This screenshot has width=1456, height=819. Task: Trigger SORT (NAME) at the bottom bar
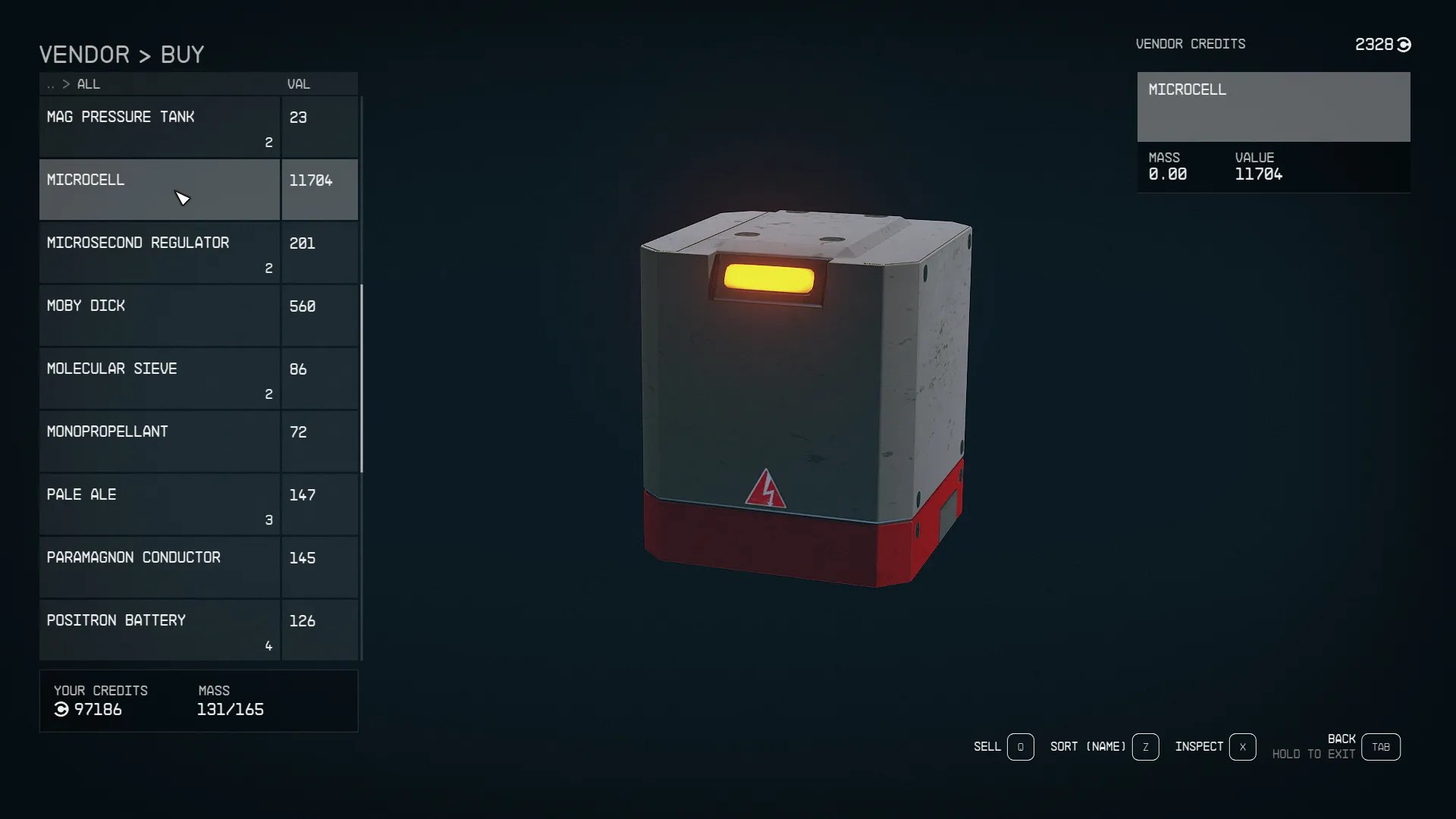click(1087, 747)
